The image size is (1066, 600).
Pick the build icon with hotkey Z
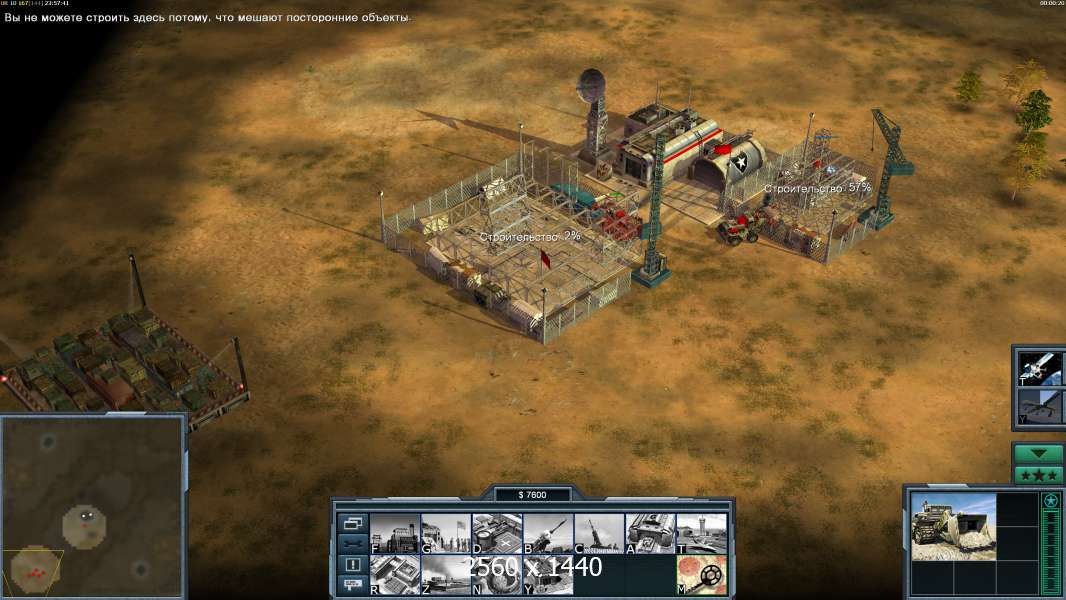pos(446,575)
